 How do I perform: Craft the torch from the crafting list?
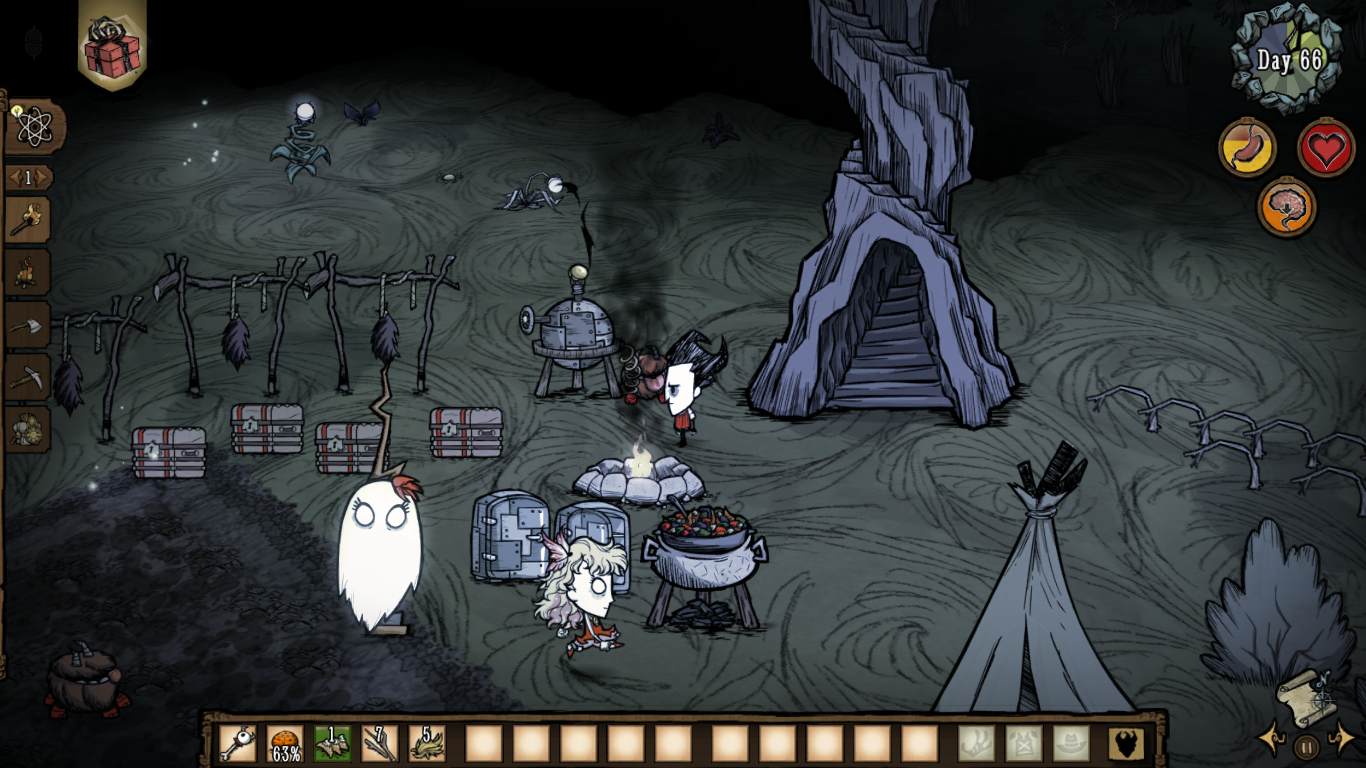[x=27, y=219]
